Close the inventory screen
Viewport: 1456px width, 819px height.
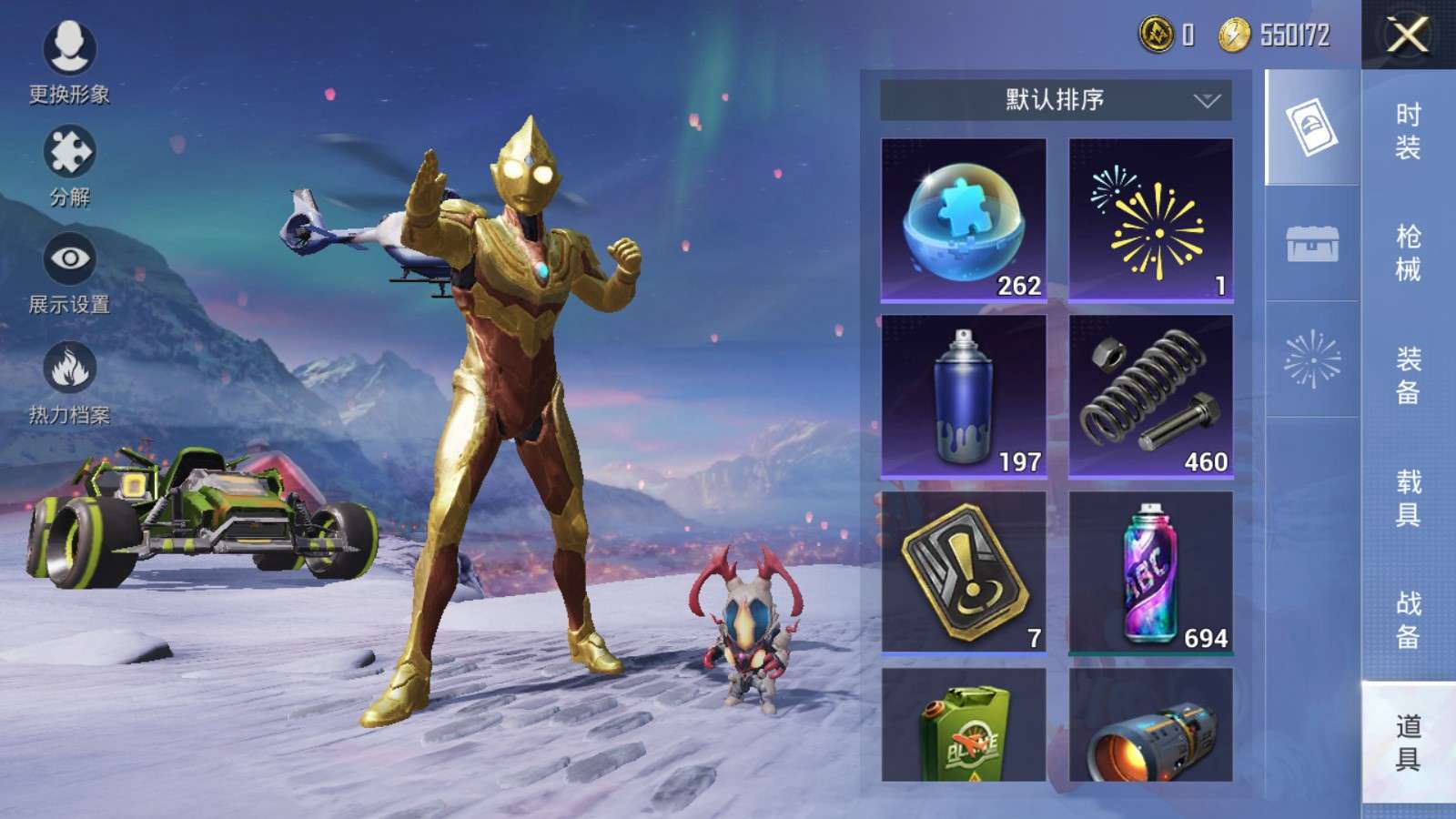click(1407, 35)
